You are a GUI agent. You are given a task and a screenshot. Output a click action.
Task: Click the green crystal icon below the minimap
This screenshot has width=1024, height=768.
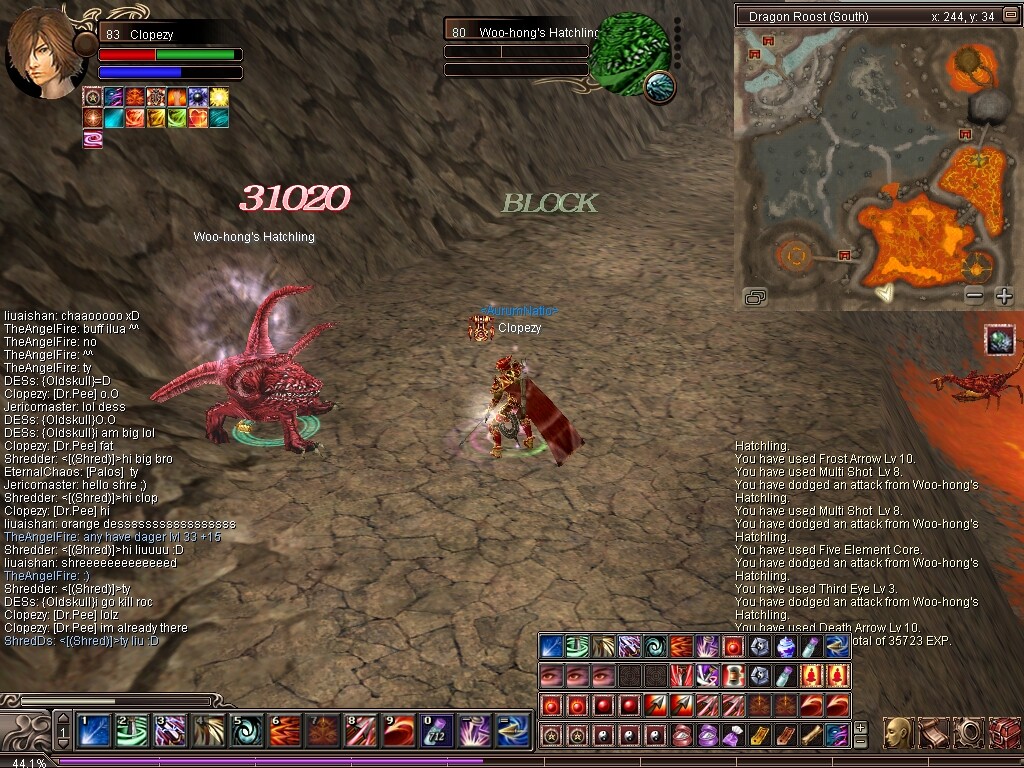pos(1000,341)
